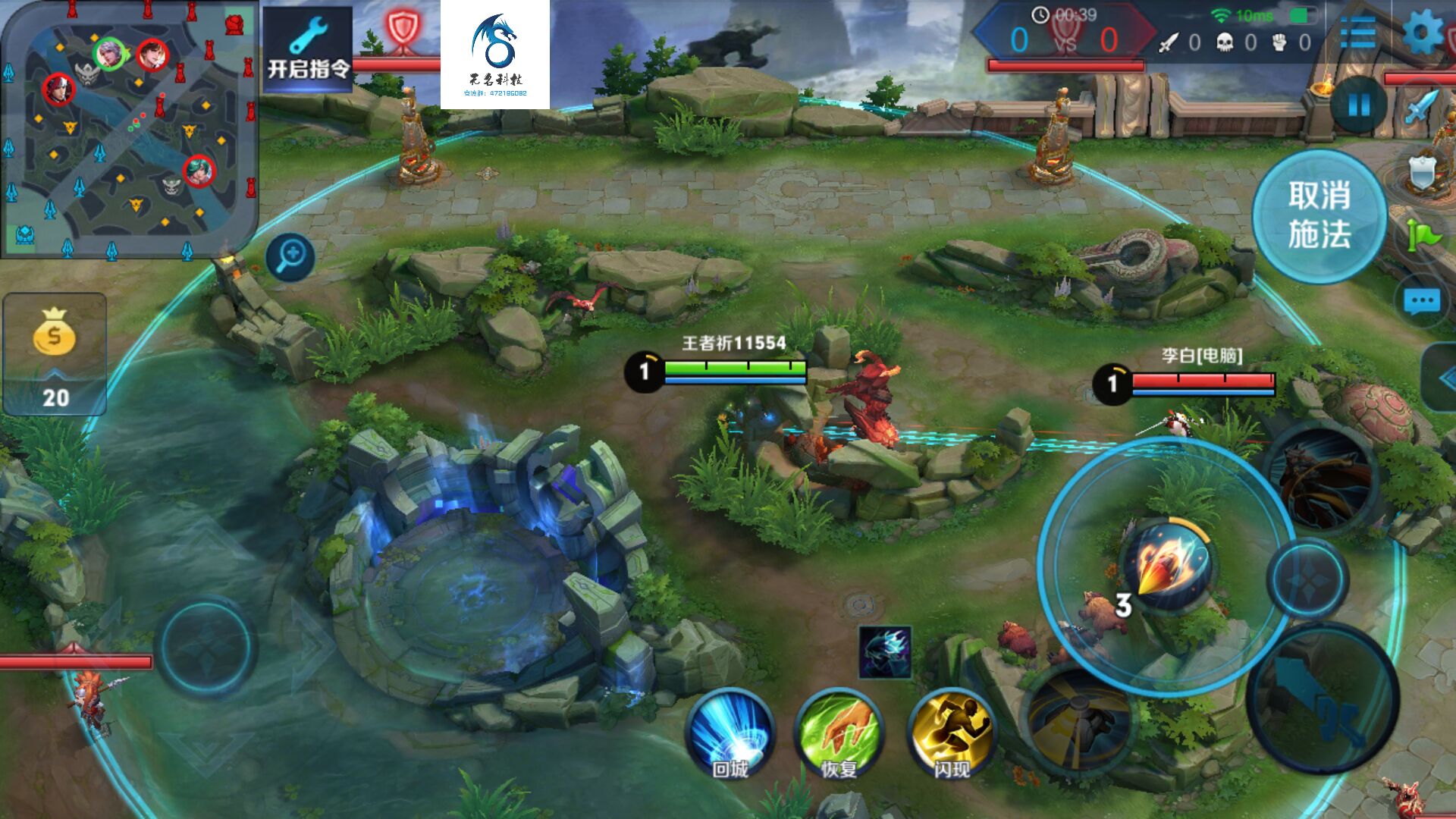Click the minimap
Image resolution: width=1456 pixels, height=819 pixels.
click(x=129, y=130)
